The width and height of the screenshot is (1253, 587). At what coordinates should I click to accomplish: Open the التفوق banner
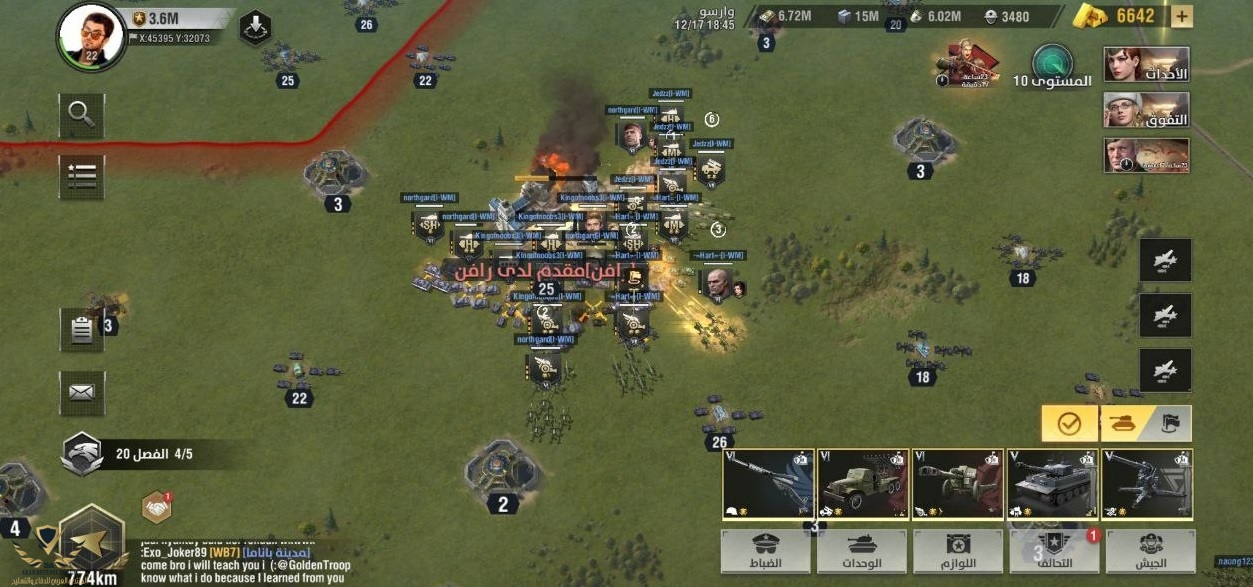[1146, 110]
